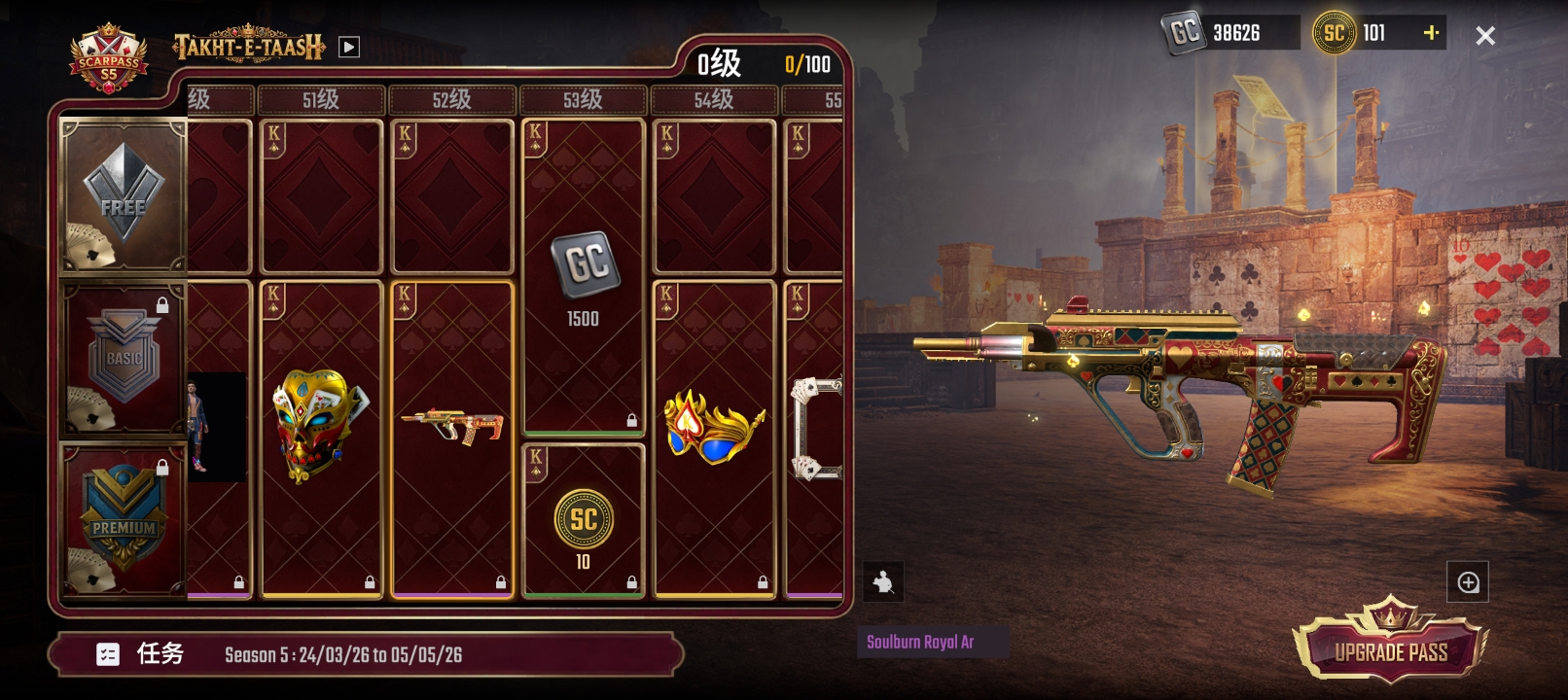Select the Free pass tier
This screenshot has width=1568, height=700.
click(123, 196)
